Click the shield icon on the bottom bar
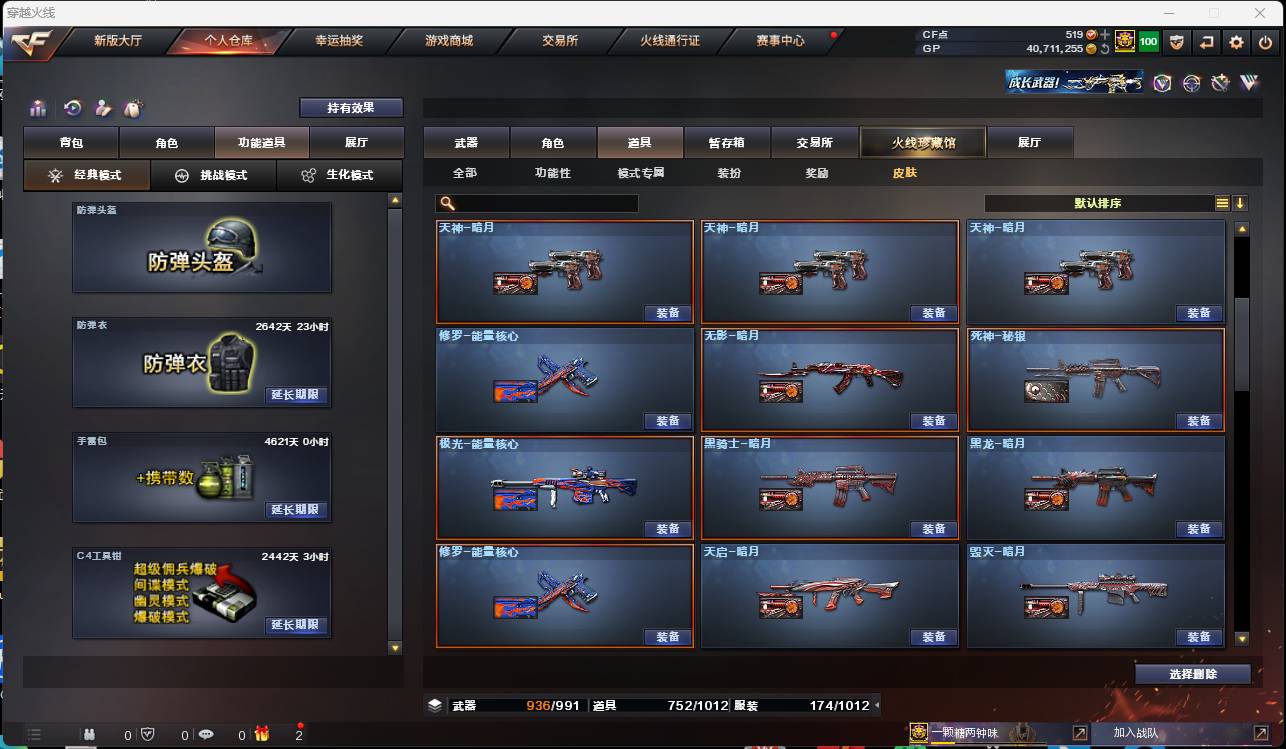This screenshot has width=1286, height=749. point(148,735)
